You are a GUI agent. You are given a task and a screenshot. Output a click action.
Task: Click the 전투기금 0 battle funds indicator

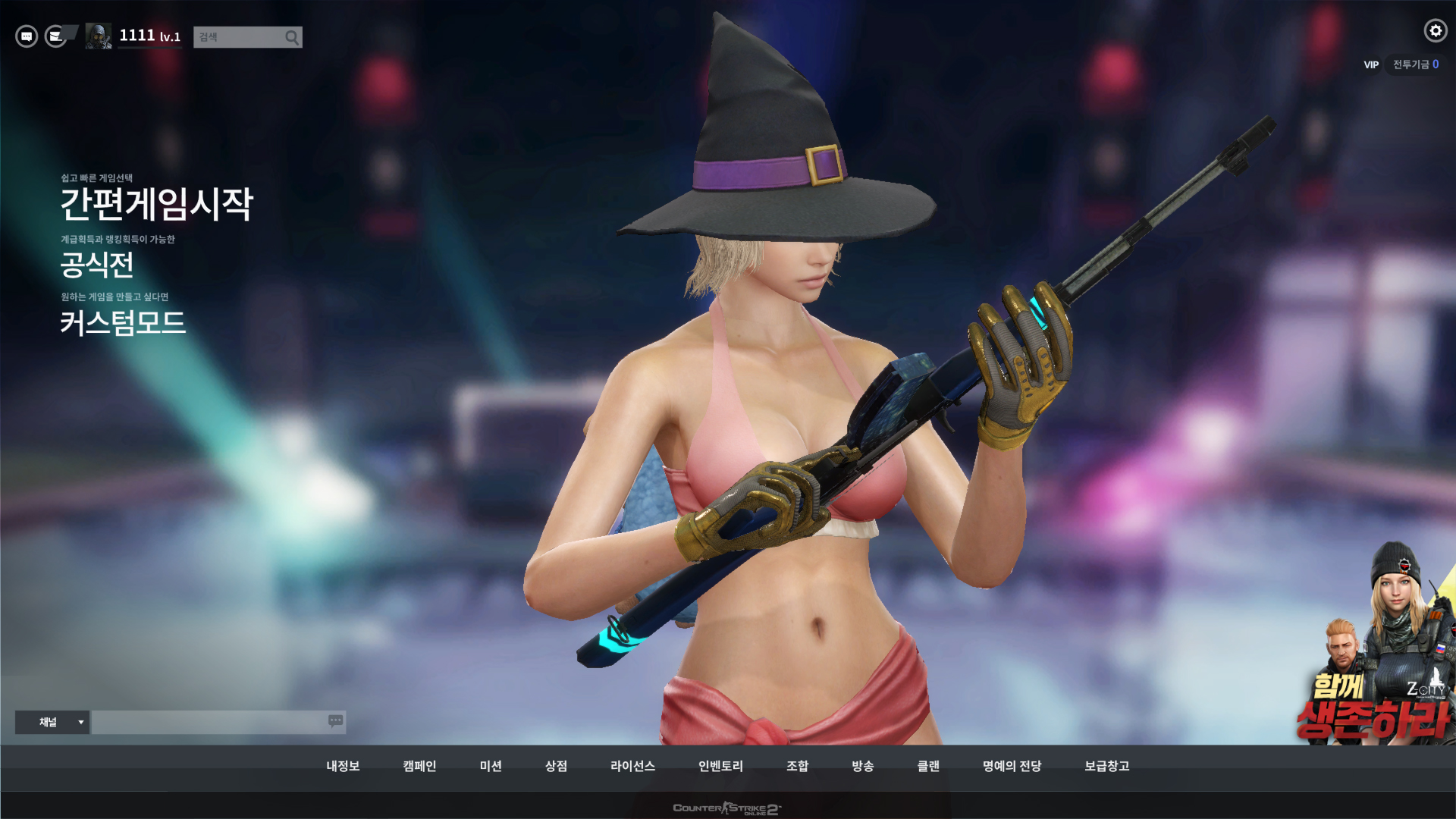1415,65
